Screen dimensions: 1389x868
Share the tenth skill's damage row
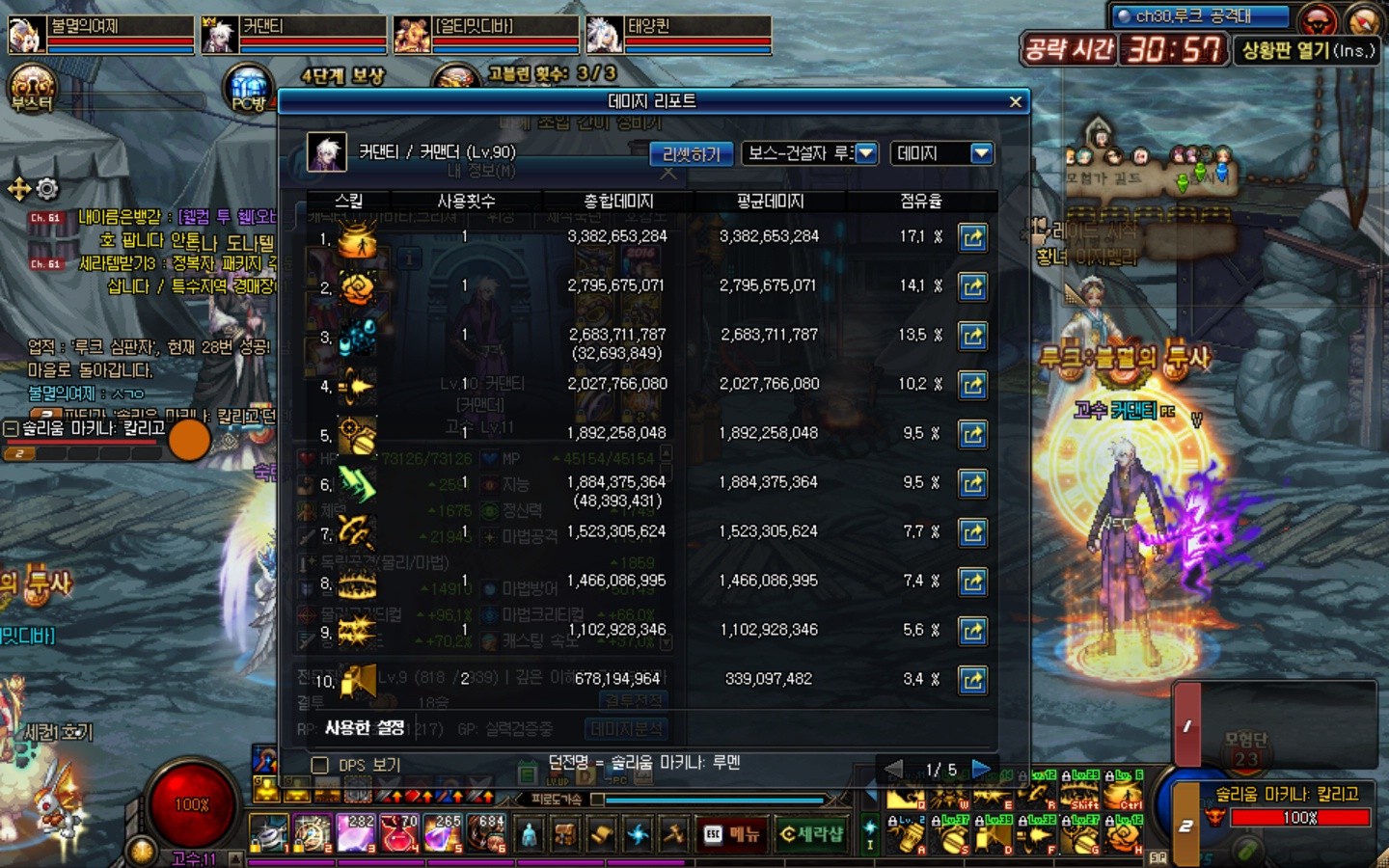[x=972, y=680]
